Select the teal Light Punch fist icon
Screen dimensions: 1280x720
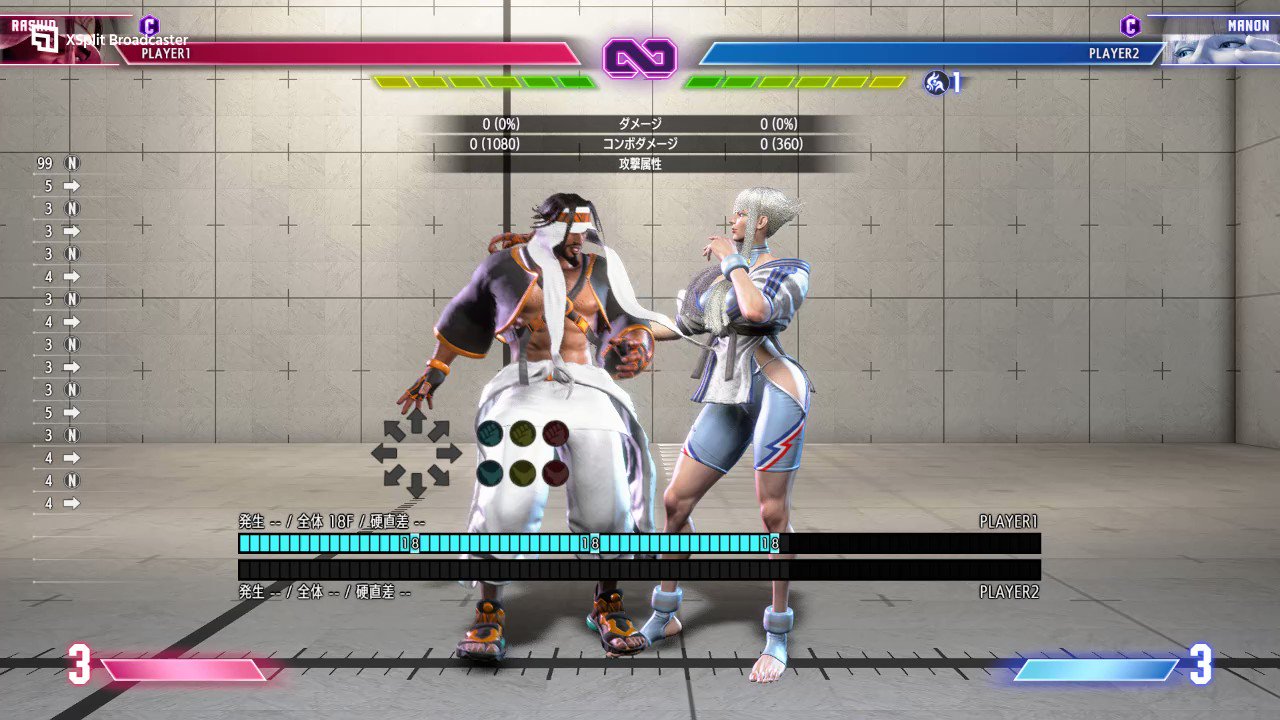click(x=492, y=431)
